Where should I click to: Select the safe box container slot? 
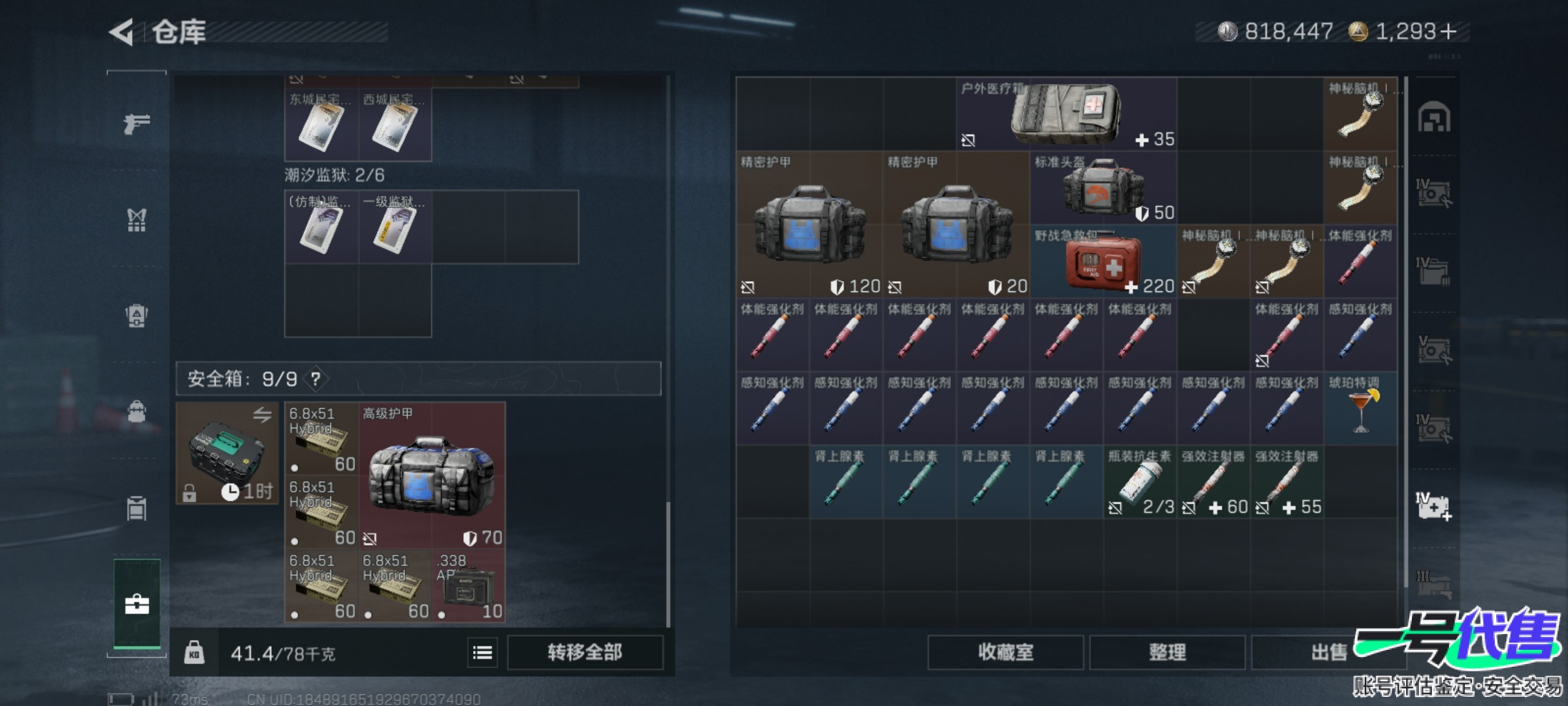coord(227,453)
